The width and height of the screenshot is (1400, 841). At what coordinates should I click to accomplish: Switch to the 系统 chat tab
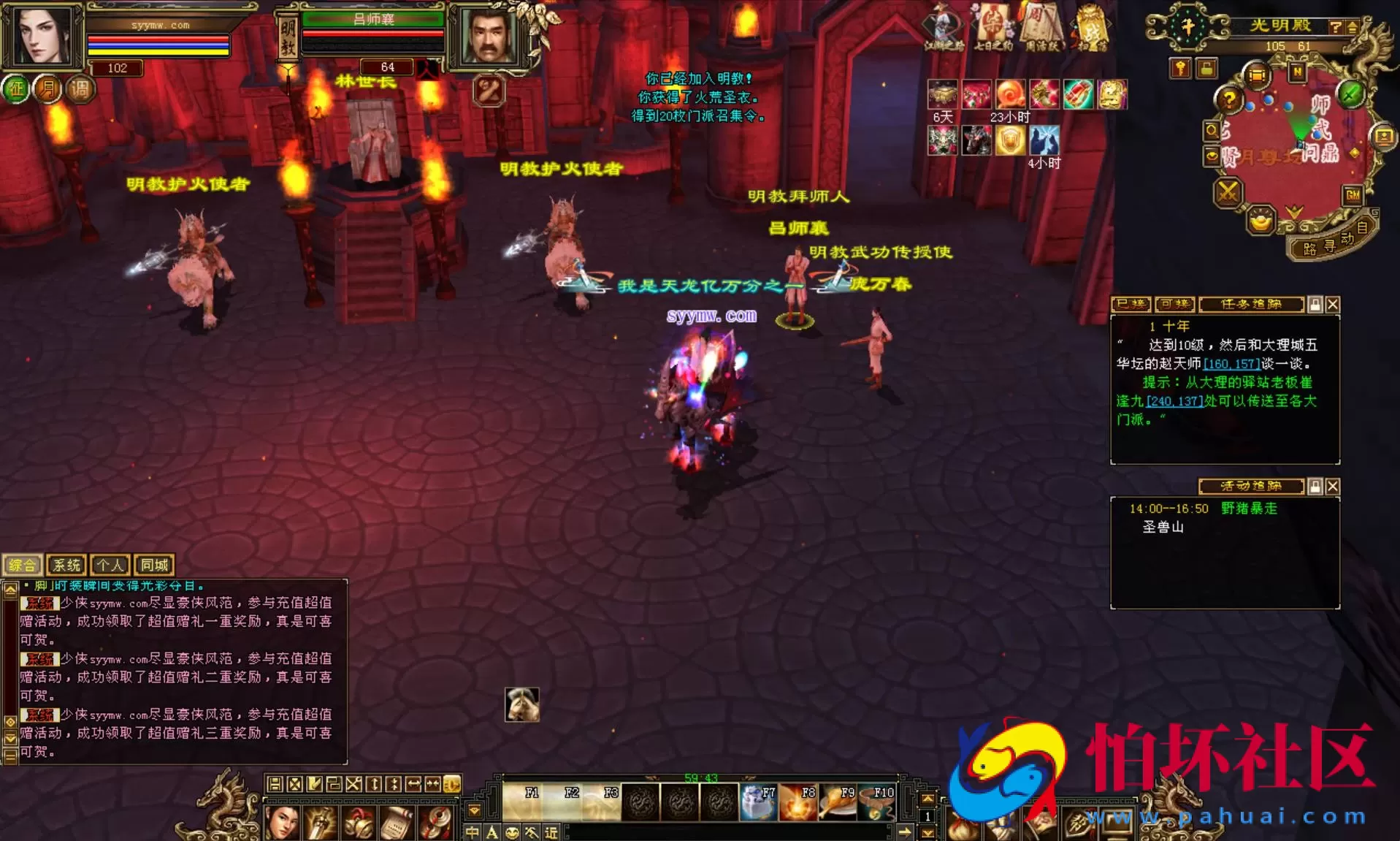tap(66, 565)
